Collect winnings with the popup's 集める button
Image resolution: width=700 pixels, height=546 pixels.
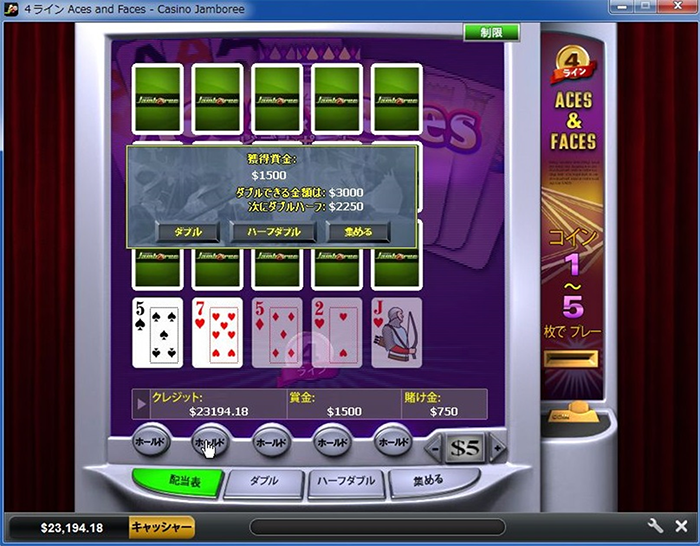coord(357,232)
